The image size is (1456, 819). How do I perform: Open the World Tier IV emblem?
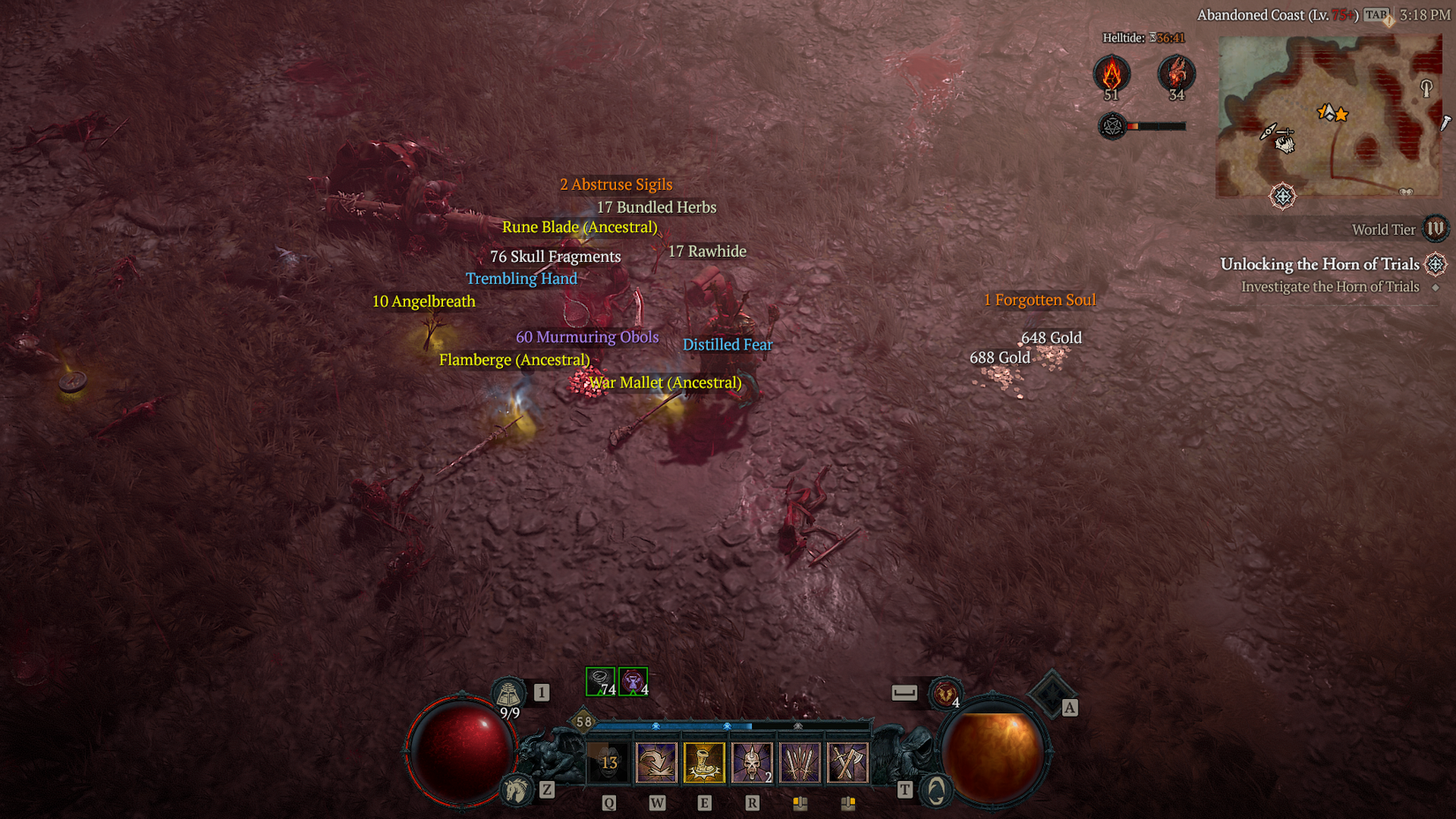click(1436, 229)
